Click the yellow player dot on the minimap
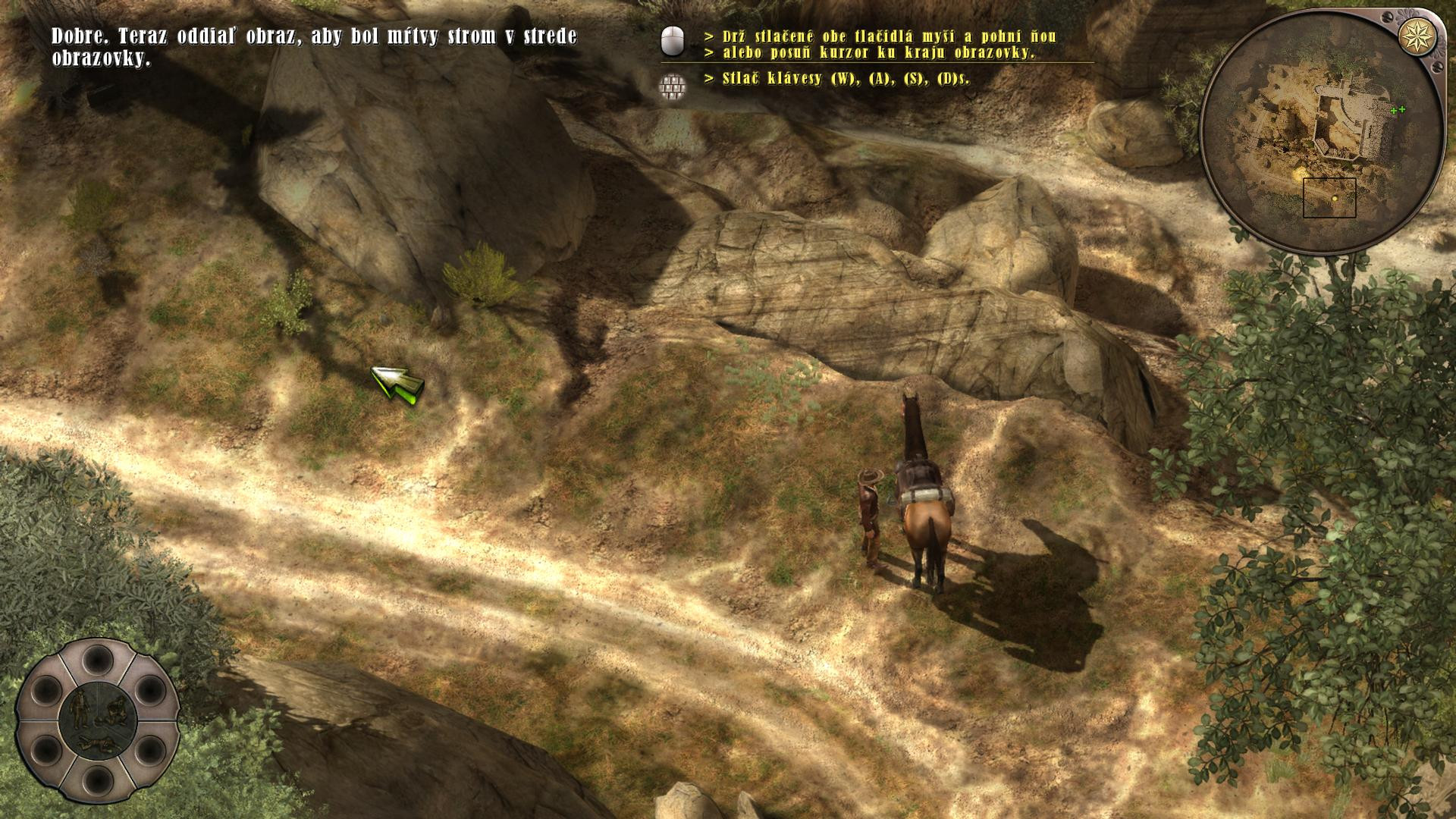Image resolution: width=1456 pixels, height=819 pixels. (x=1335, y=199)
